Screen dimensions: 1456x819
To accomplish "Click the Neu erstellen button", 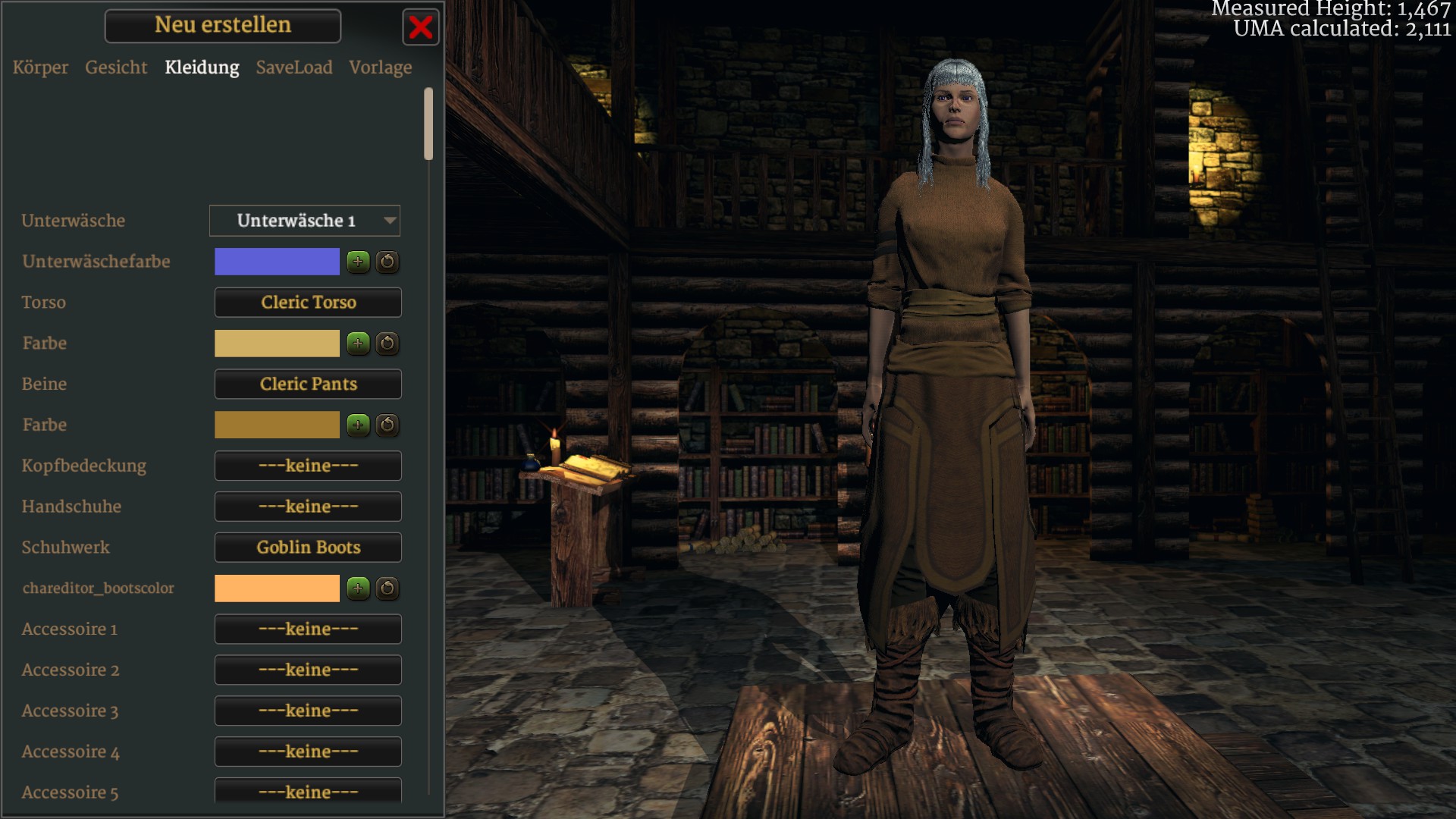I will (223, 26).
